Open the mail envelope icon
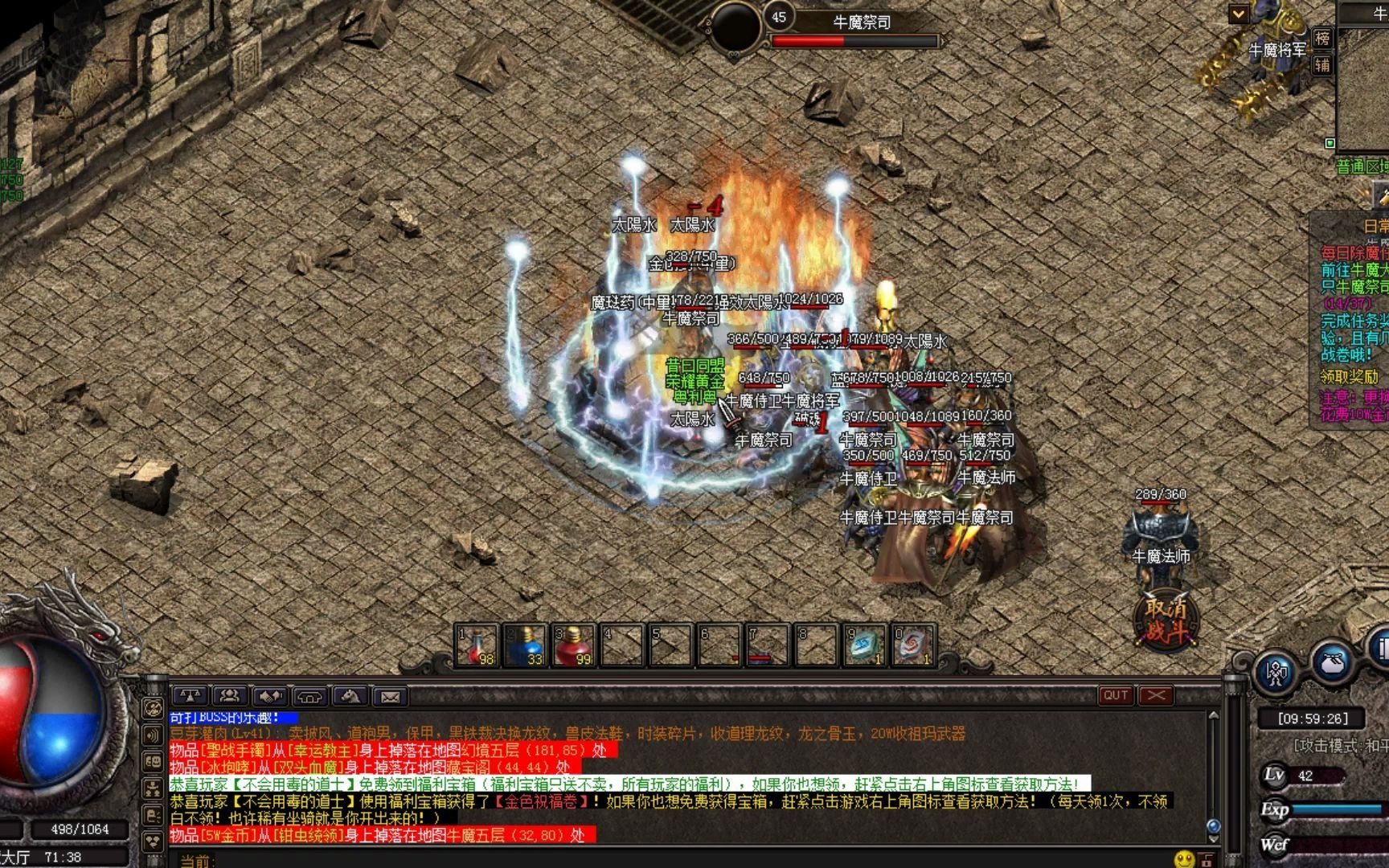1389x868 pixels. pyautogui.click(x=390, y=696)
